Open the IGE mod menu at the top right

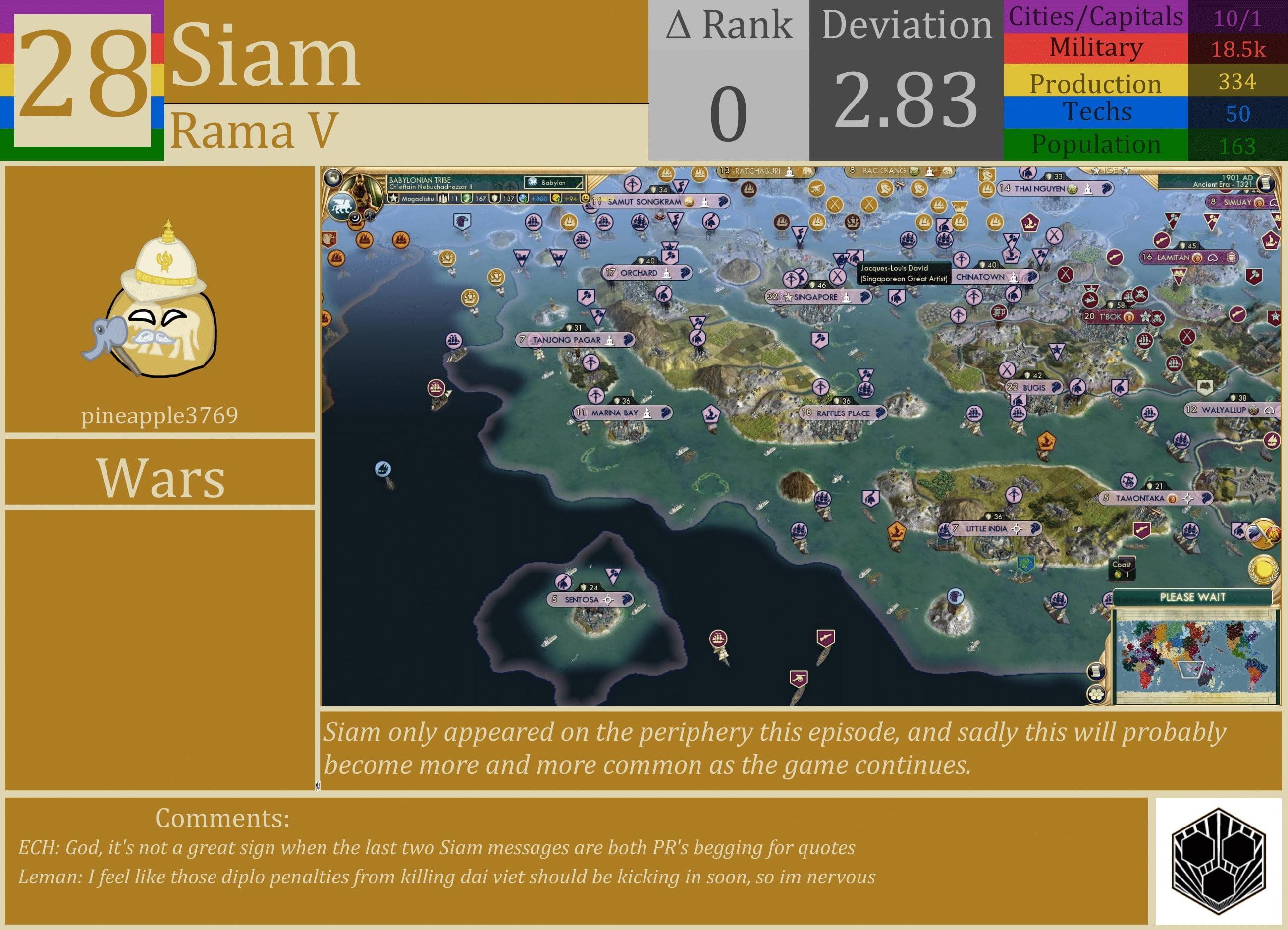click(1111, 170)
